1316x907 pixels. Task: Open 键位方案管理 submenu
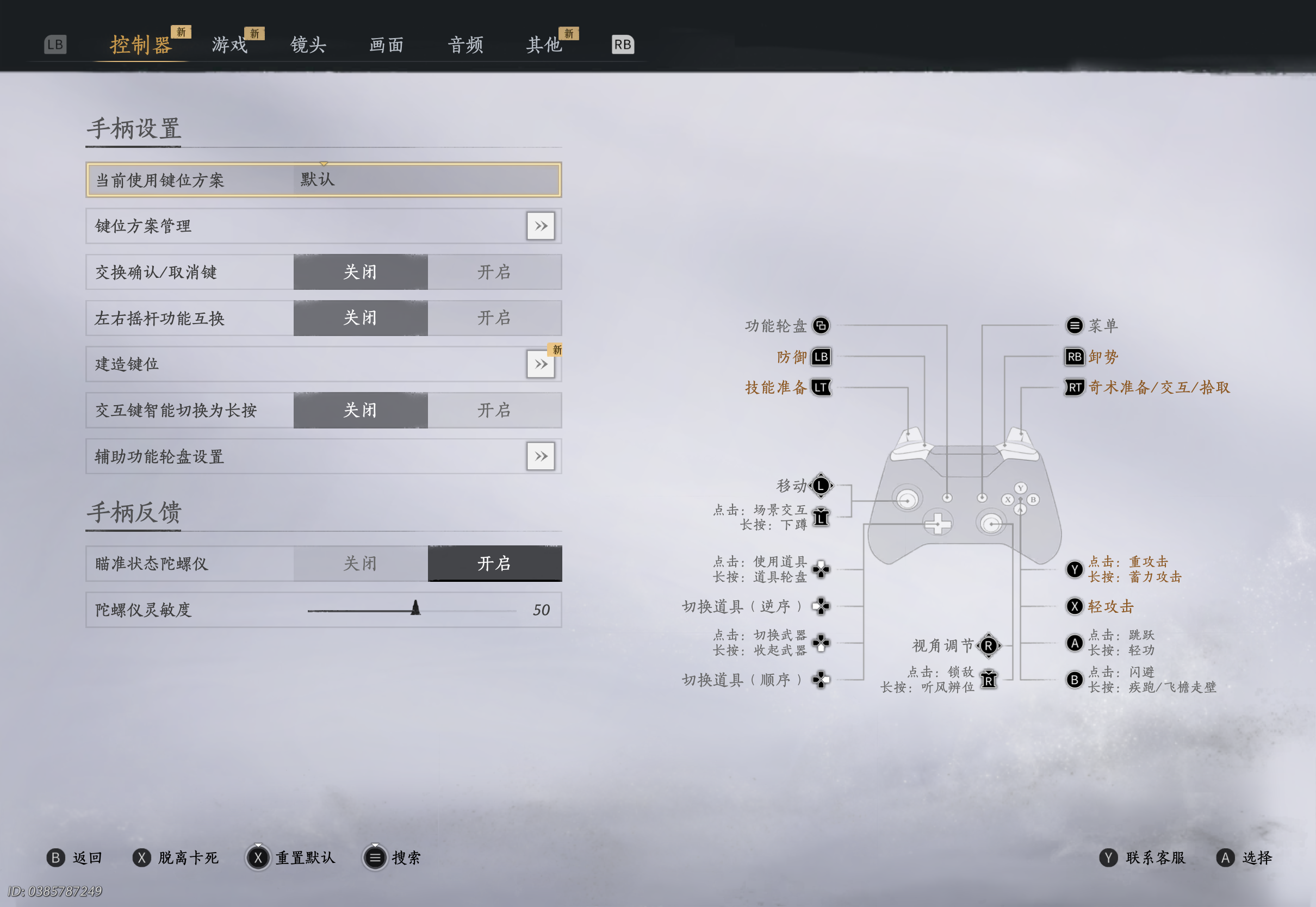coord(541,226)
